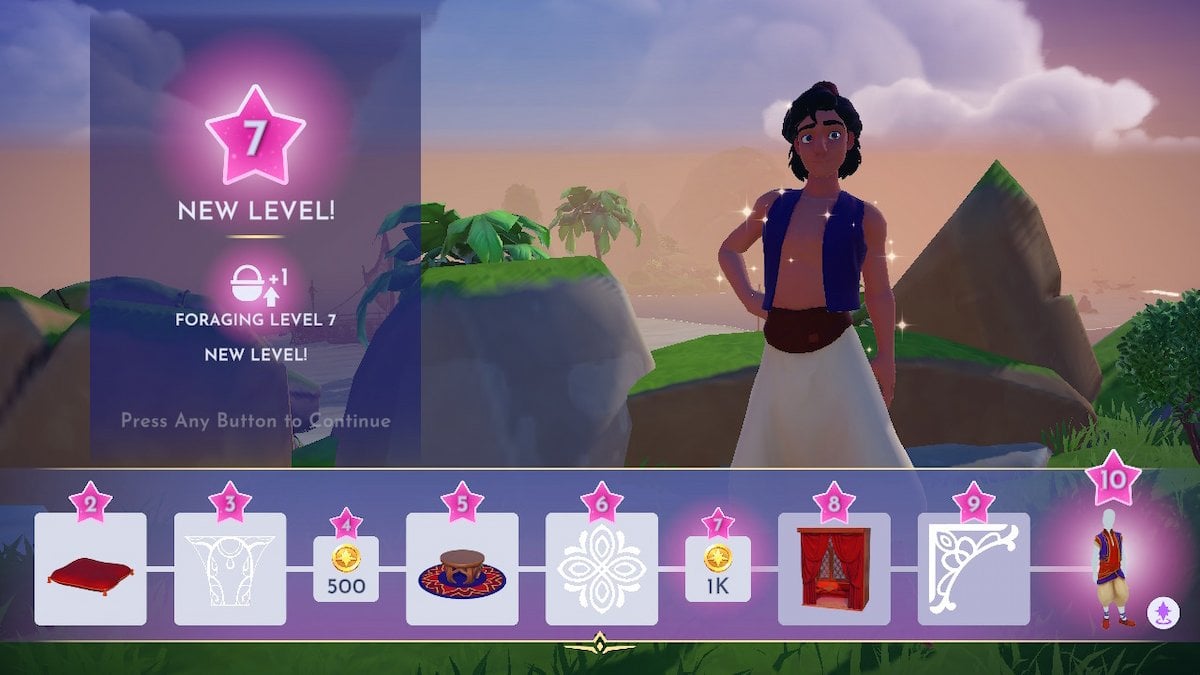
Task: Select the level 10 Aladdin outfit reward
Action: tap(1113, 568)
